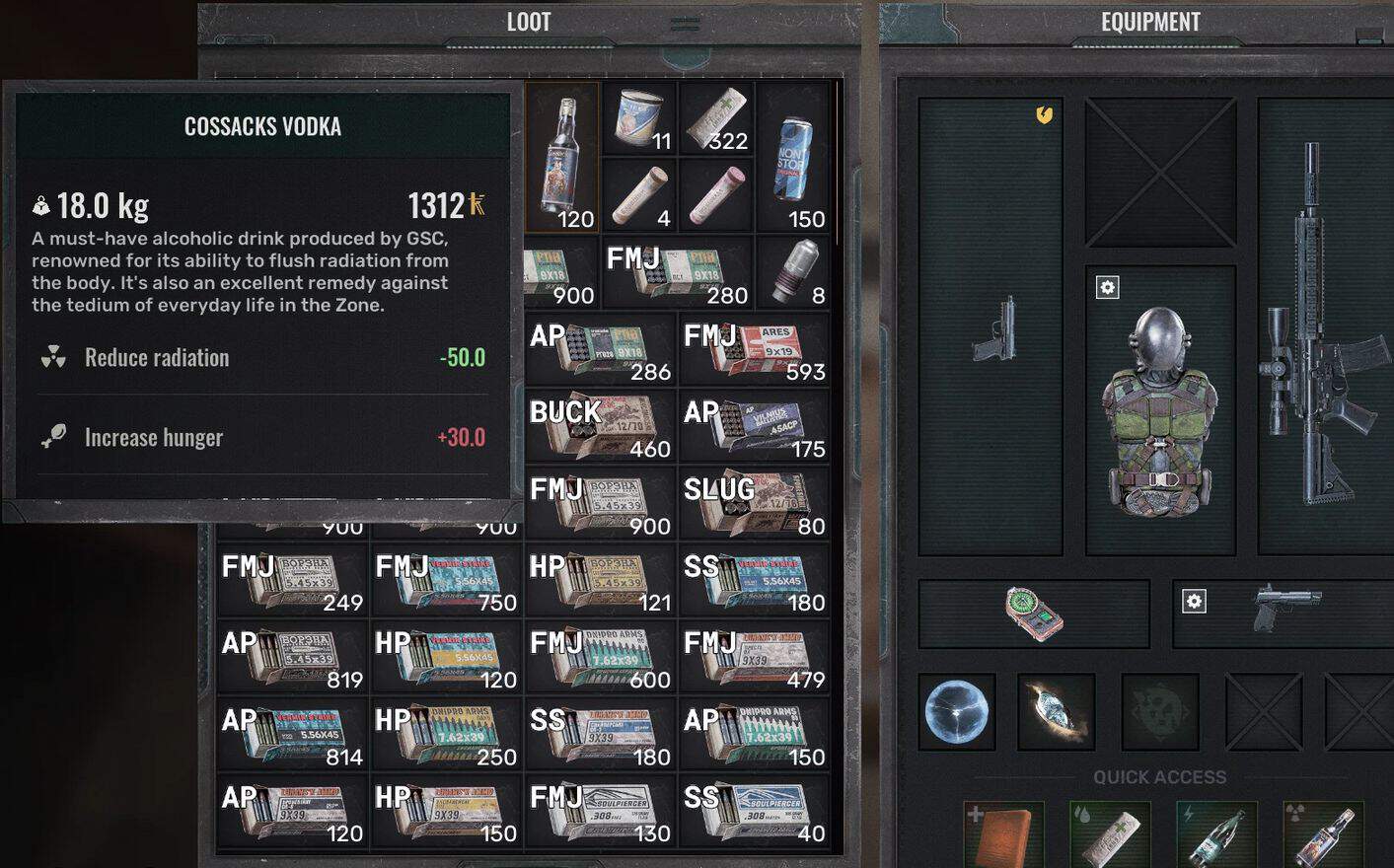Open the gear icon on armor slot
Viewport: 1394px width, 868px height.
tap(1108, 288)
